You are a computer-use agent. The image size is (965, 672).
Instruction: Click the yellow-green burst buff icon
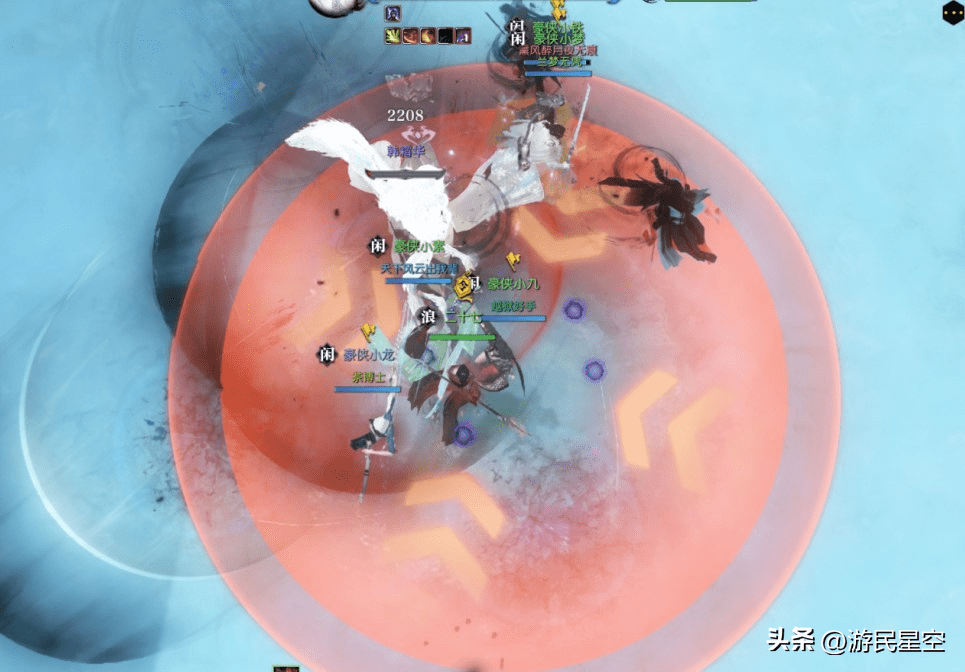(392, 36)
